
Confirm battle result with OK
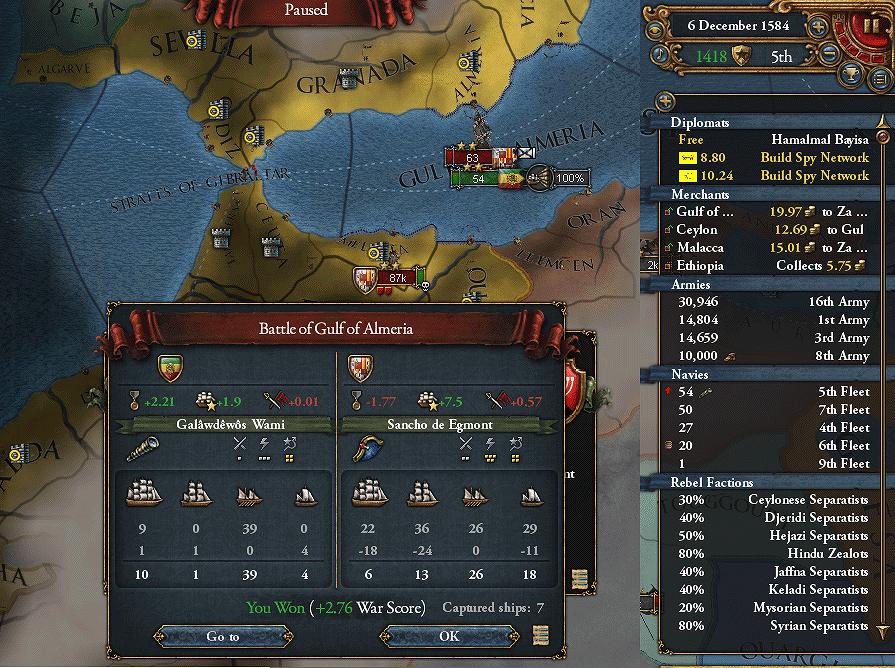click(449, 636)
